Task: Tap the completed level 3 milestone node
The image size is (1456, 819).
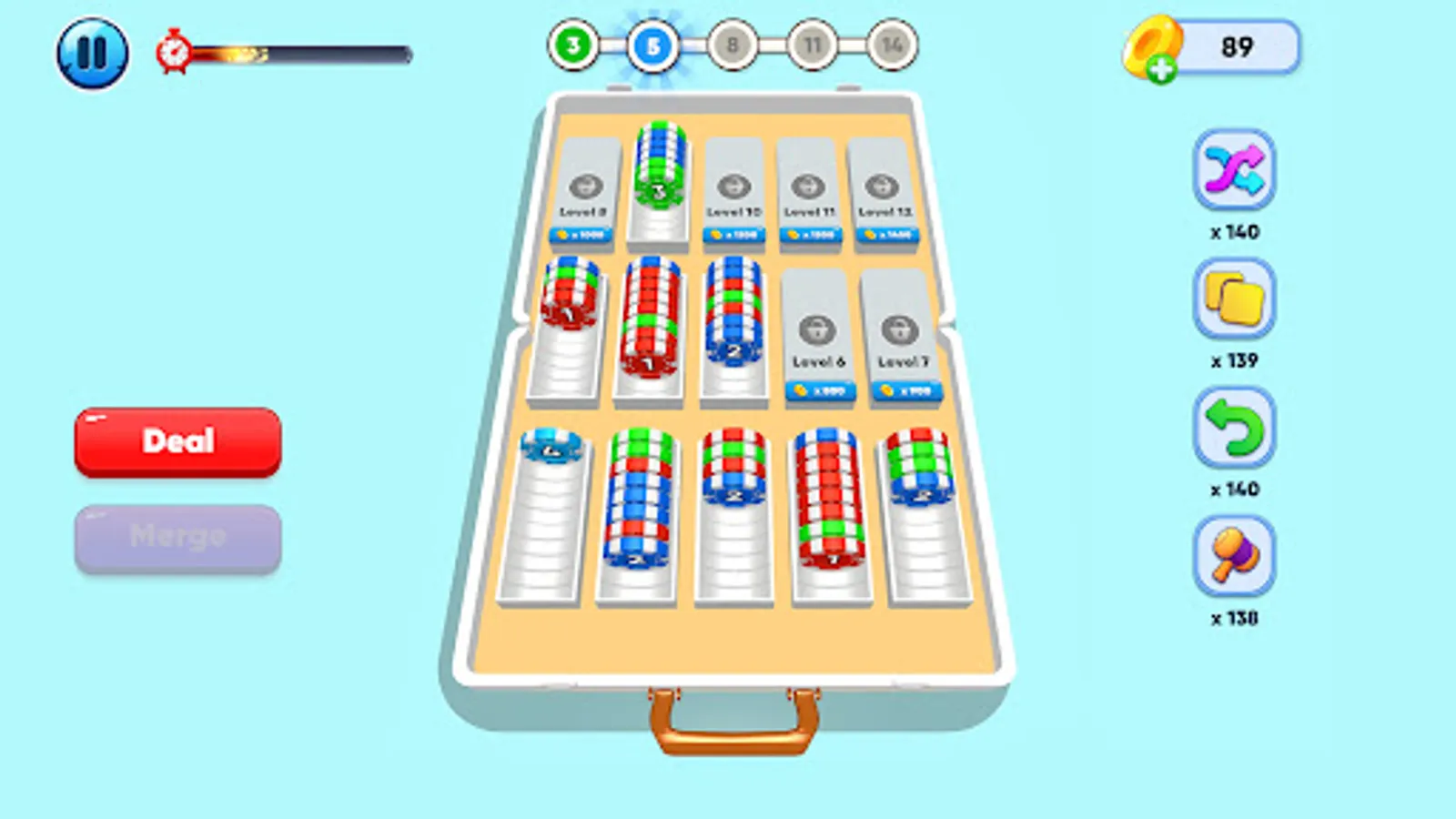Action: [574, 45]
